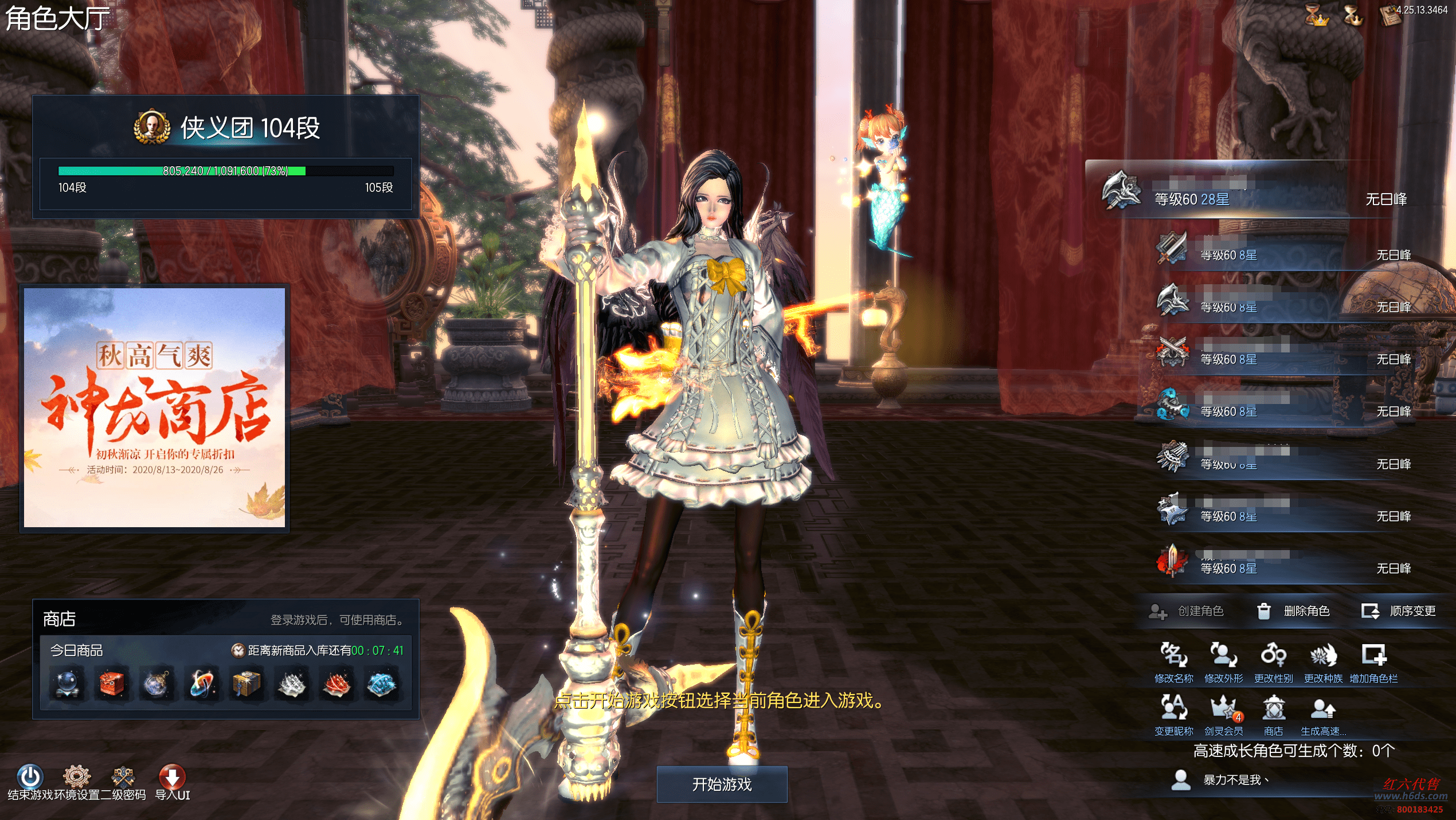Open the 商店 shop icon beside 剑灵会员

click(x=1273, y=709)
